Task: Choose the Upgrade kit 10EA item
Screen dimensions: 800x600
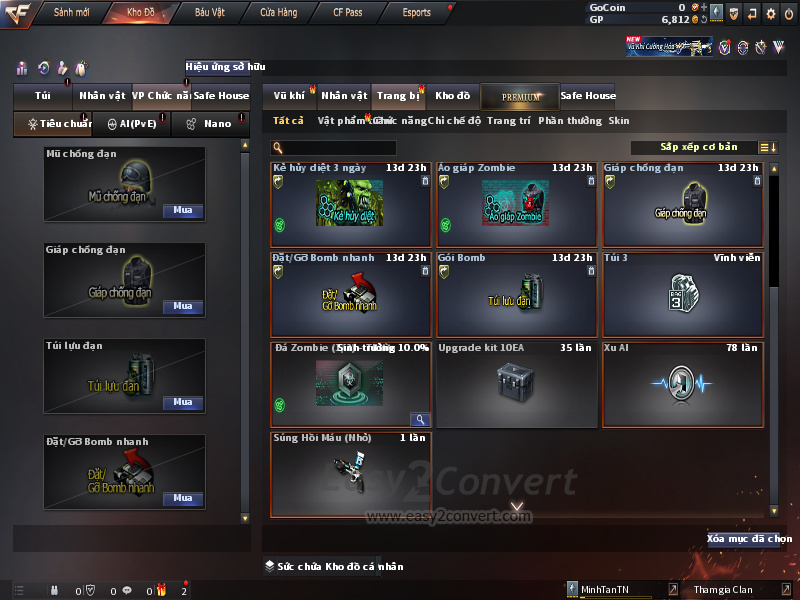Action: point(516,385)
